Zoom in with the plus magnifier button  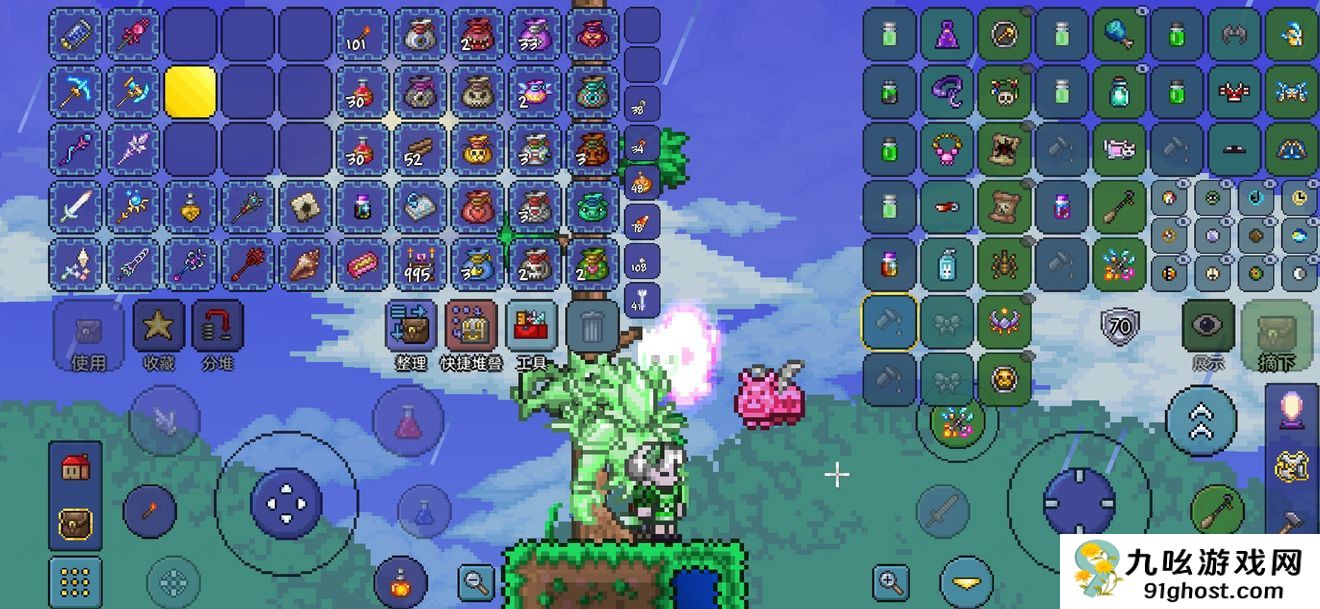pyautogui.click(x=889, y=581)
